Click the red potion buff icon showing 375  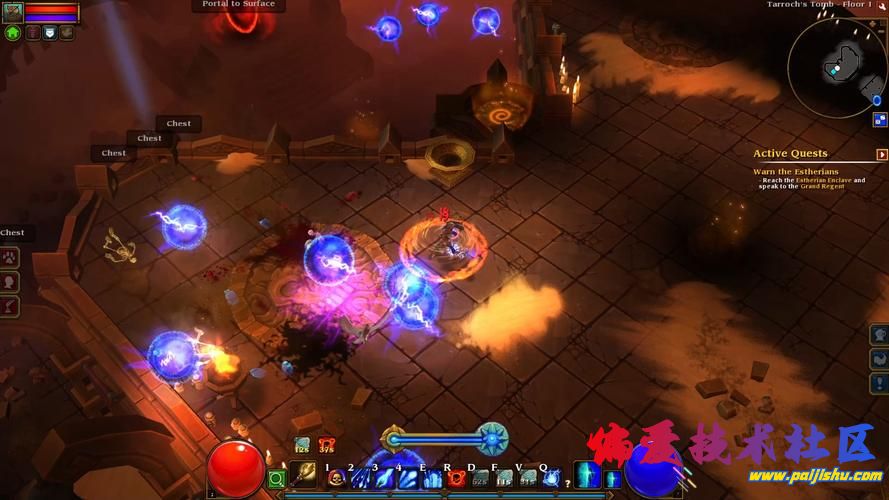point(327,445)
